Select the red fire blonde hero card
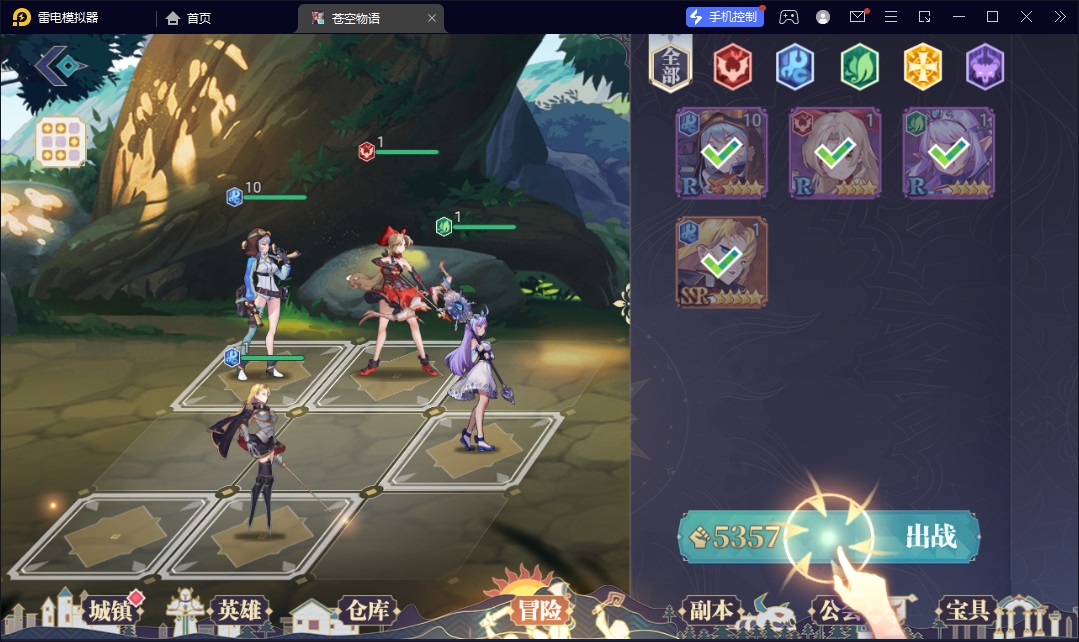The image size is (1079, 642). tap(835, 153)
